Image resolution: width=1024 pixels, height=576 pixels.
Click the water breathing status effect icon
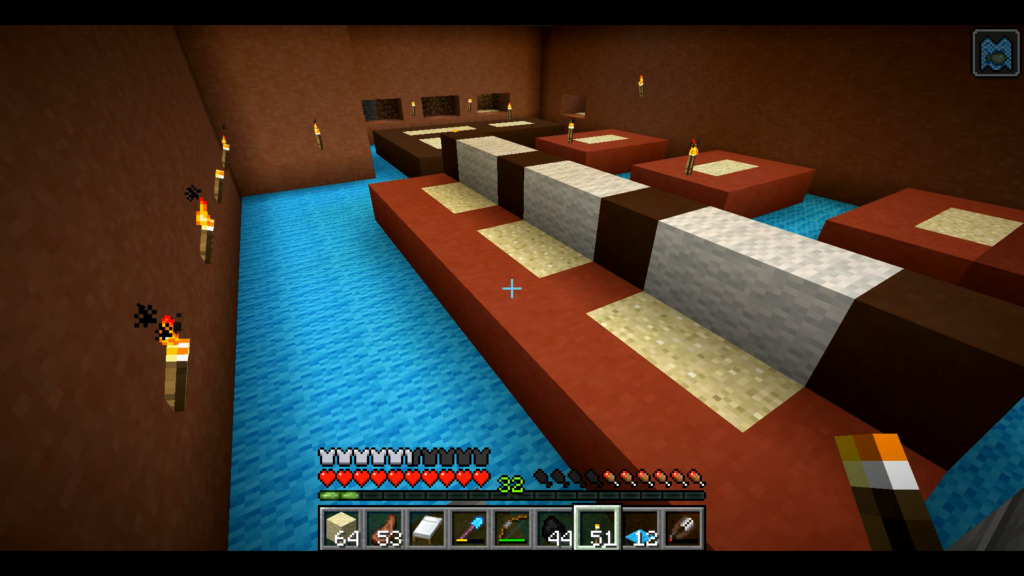click(x=996, y=53)
